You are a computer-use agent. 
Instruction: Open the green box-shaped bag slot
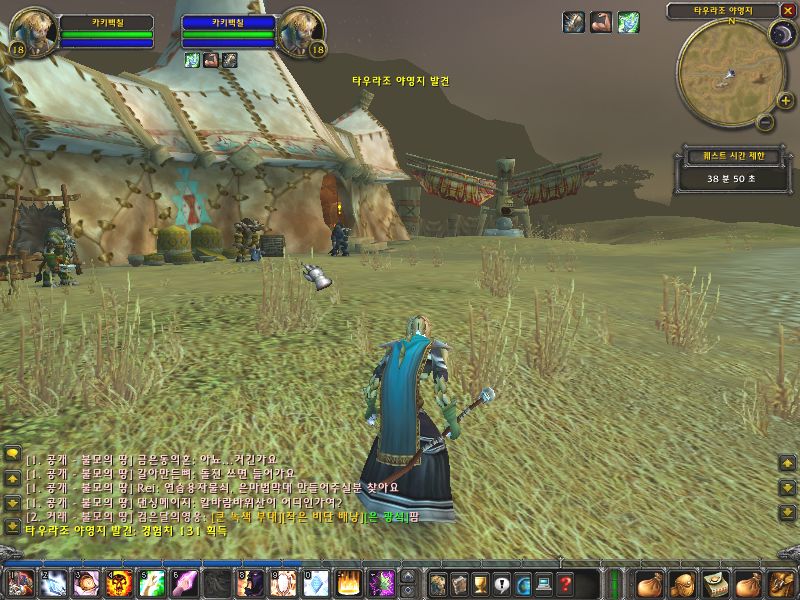716,583
